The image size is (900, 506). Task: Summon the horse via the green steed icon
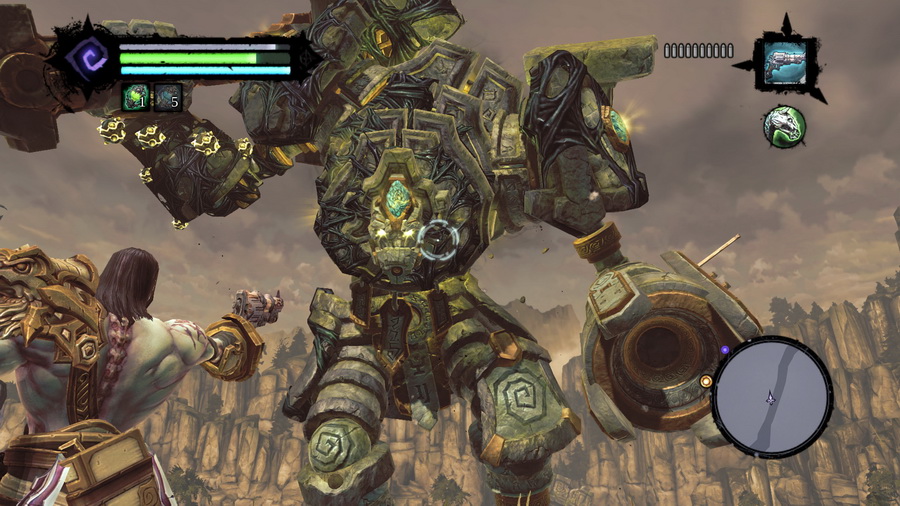(784, 126)
